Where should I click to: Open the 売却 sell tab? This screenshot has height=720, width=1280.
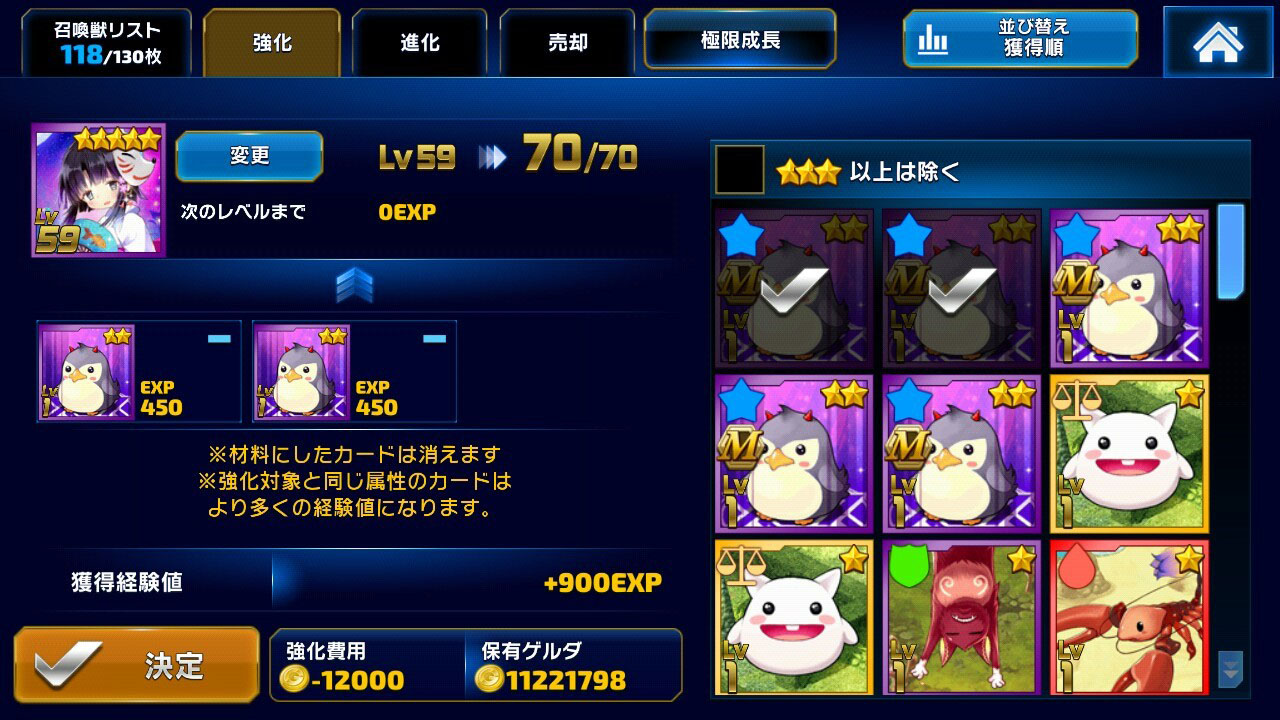click(x=567, y=42)
